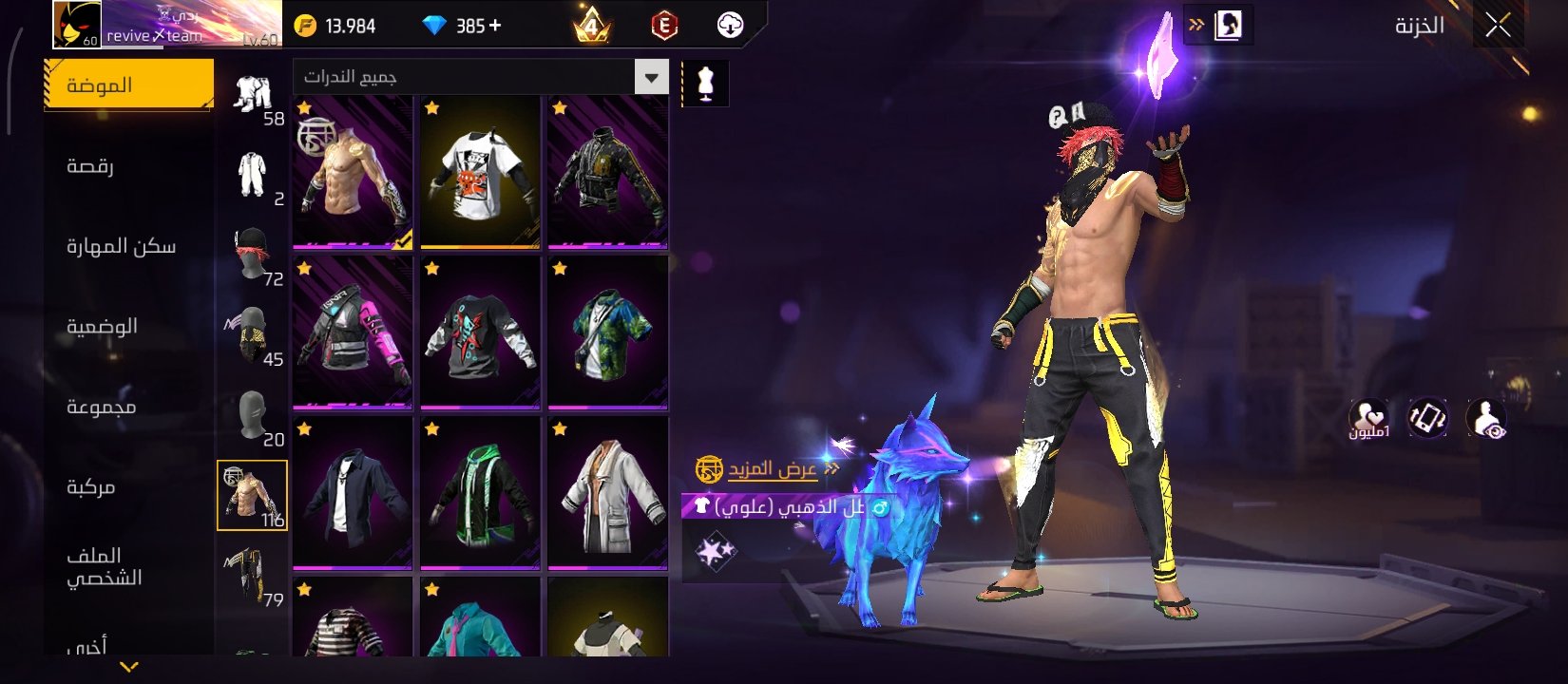Open the جميع الندرات rarity dropdown
This screenshot has width=1568, height=684.
[652, 77]
